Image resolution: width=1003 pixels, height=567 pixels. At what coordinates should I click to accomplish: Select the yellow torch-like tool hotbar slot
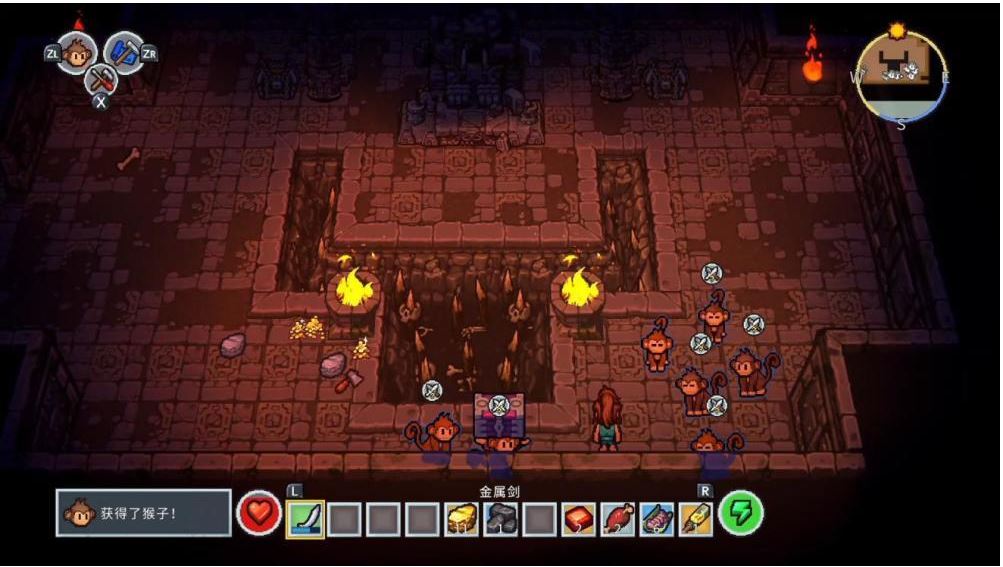coord(695,518)
